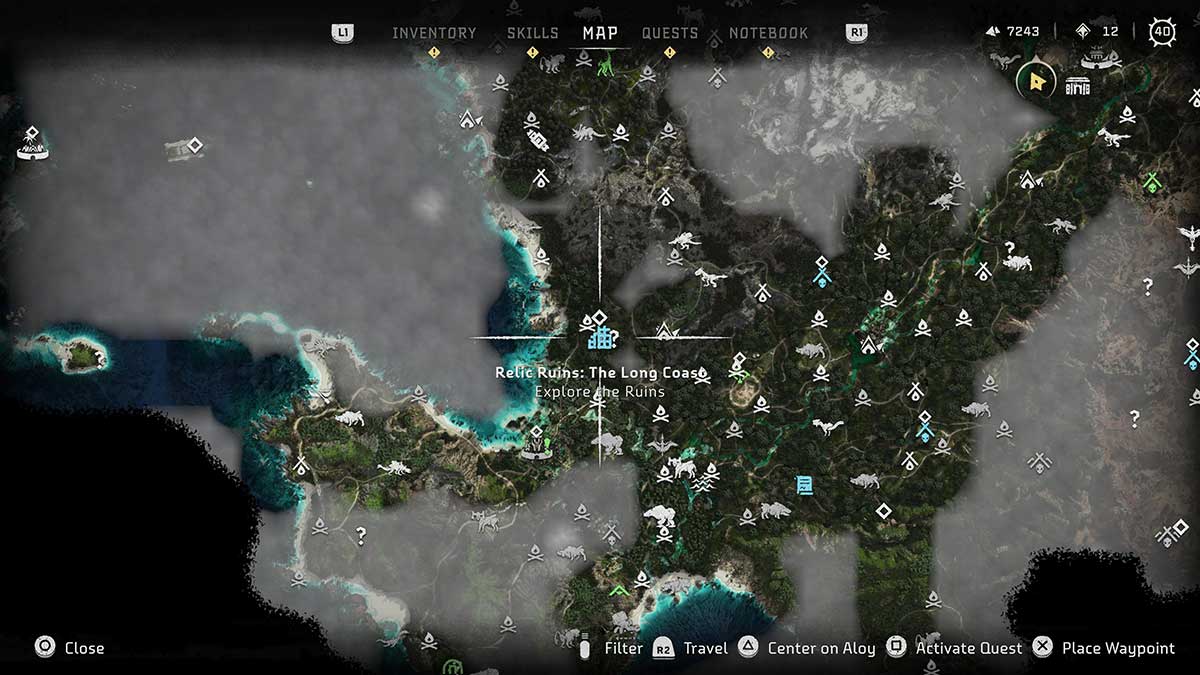The image size is (1200, 675).
Task: Open the Notebook tab
Action: (x=768, y=33)
